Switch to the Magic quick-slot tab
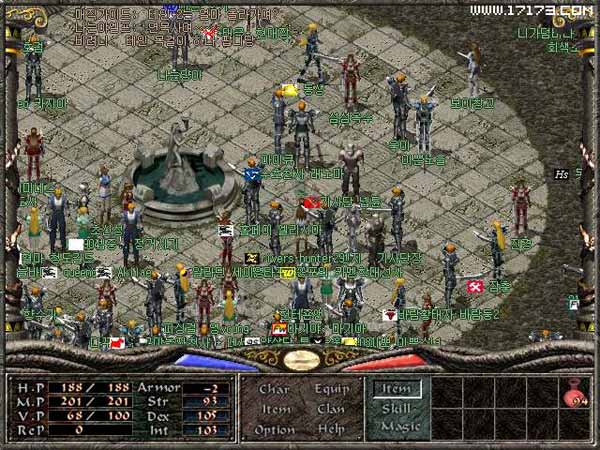 [x=397, y=427]
